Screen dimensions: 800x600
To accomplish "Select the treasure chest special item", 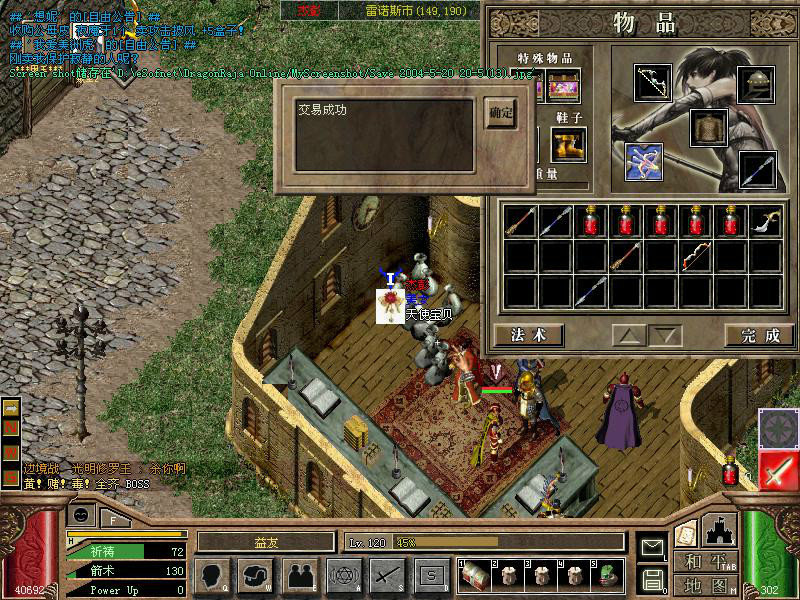I will click(x=564, y=86).
